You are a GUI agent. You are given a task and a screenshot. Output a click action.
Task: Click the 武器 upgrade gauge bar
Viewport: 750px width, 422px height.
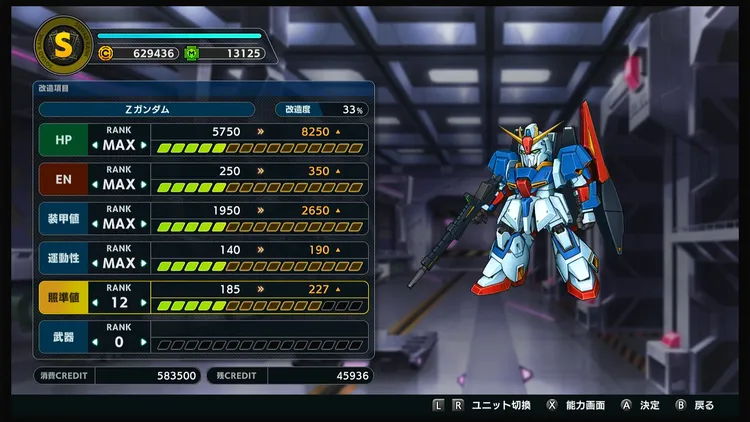260,344
